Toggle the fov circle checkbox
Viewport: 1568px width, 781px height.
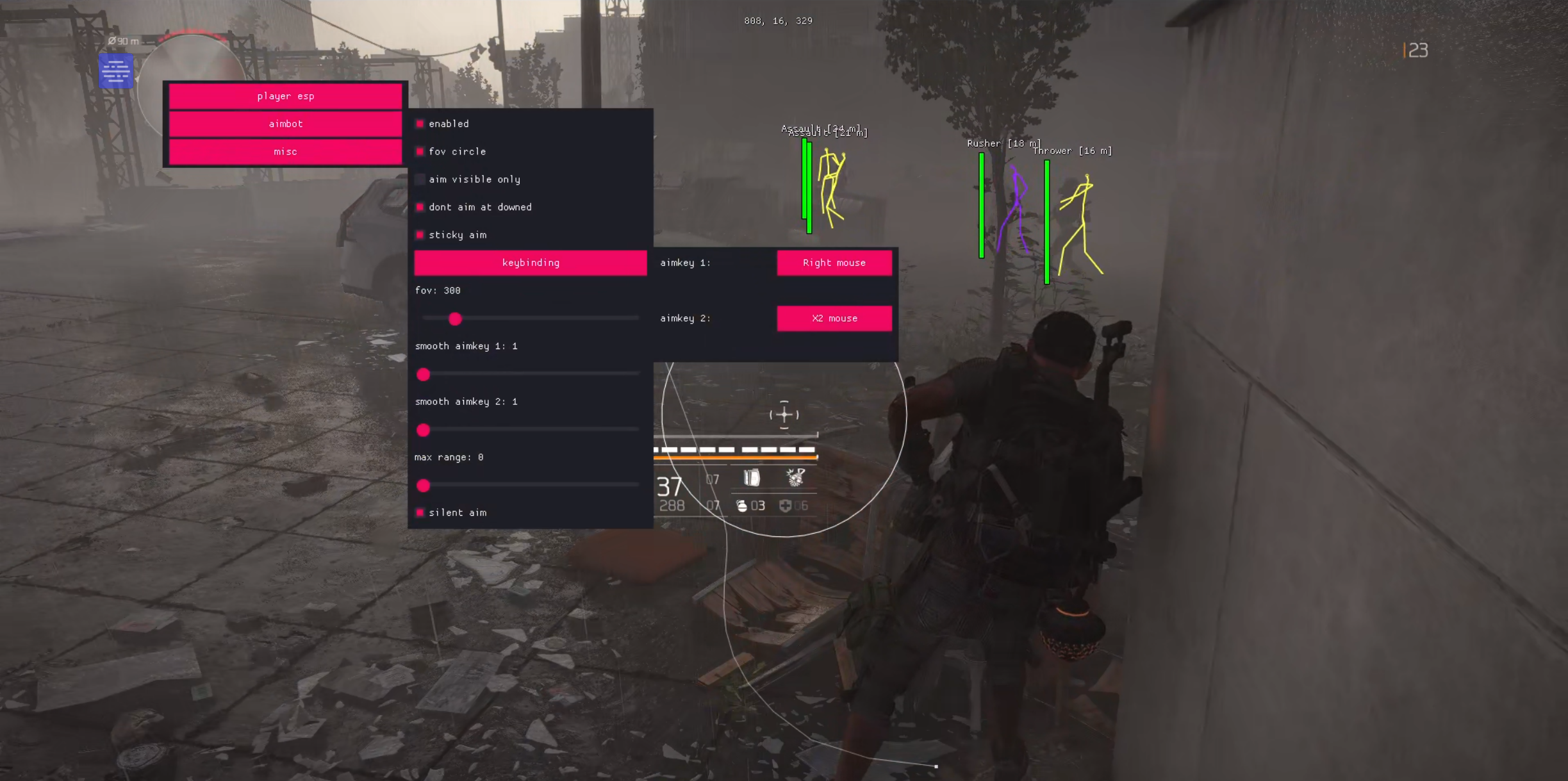pyautogui.click(x=420, y=152)
